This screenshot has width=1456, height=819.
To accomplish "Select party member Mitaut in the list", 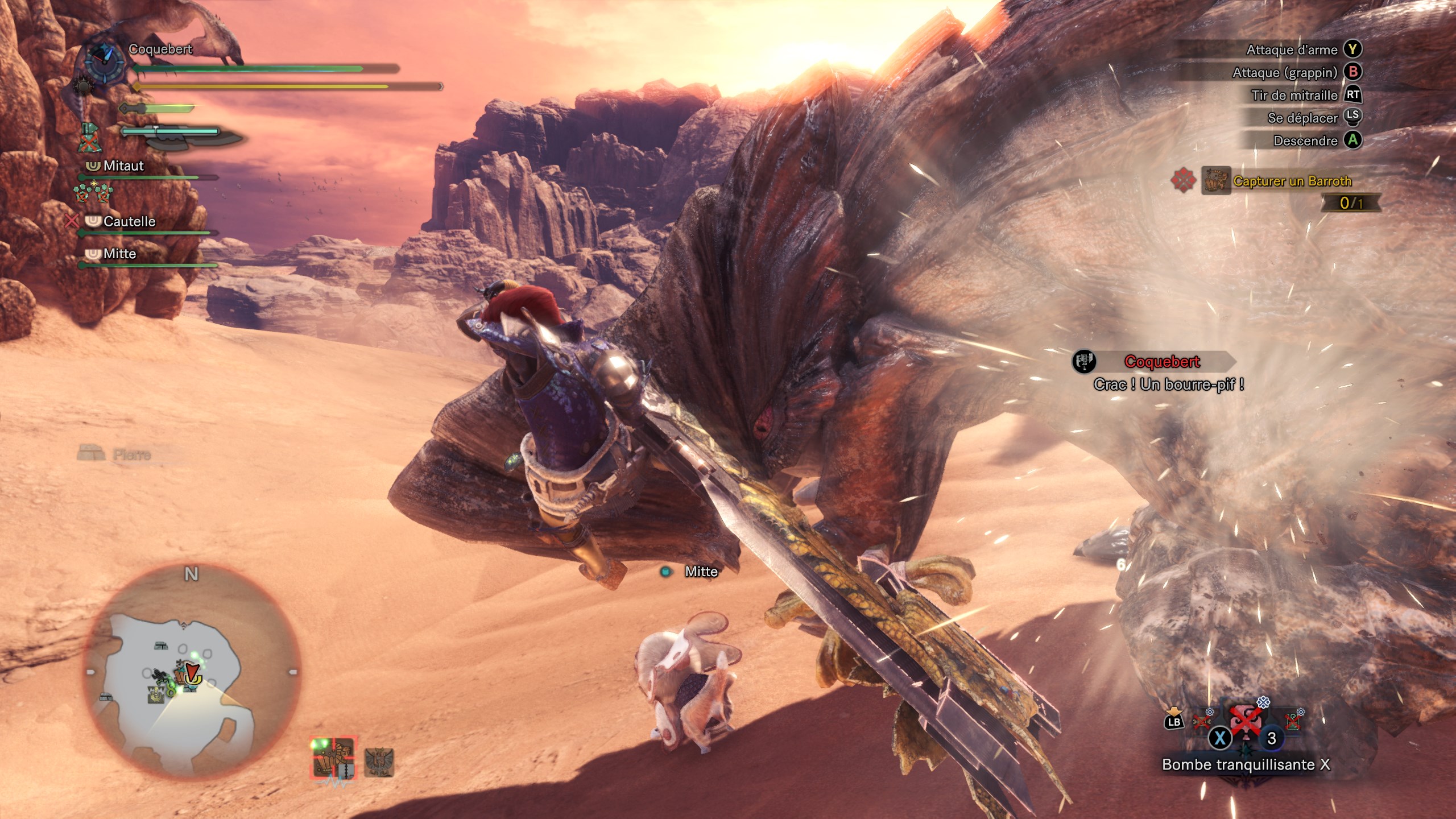I will (x=123, y=166).
